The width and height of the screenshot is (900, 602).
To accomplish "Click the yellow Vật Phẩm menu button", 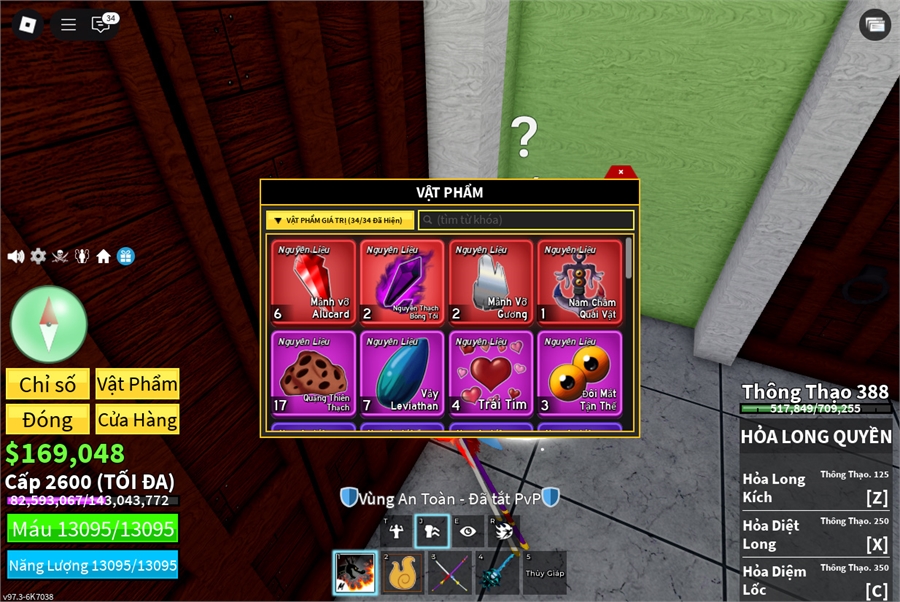I will (137, 384).
